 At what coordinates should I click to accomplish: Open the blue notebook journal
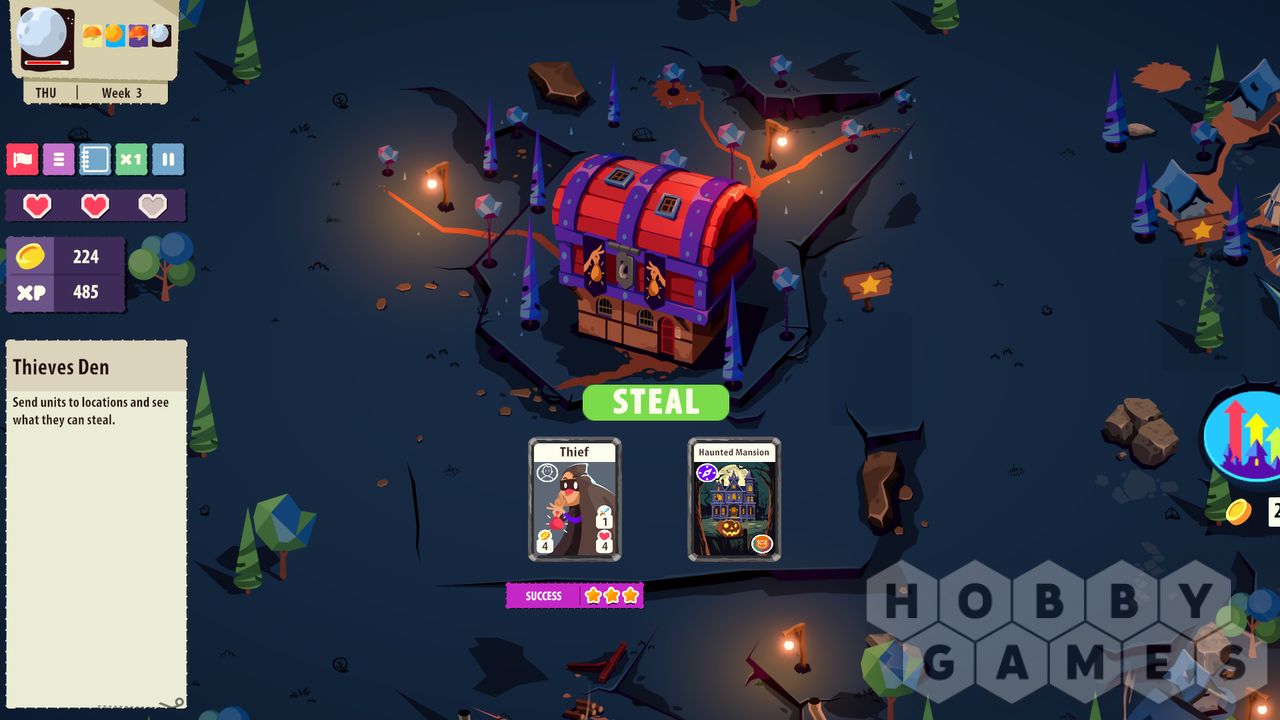tap(95, 159)
